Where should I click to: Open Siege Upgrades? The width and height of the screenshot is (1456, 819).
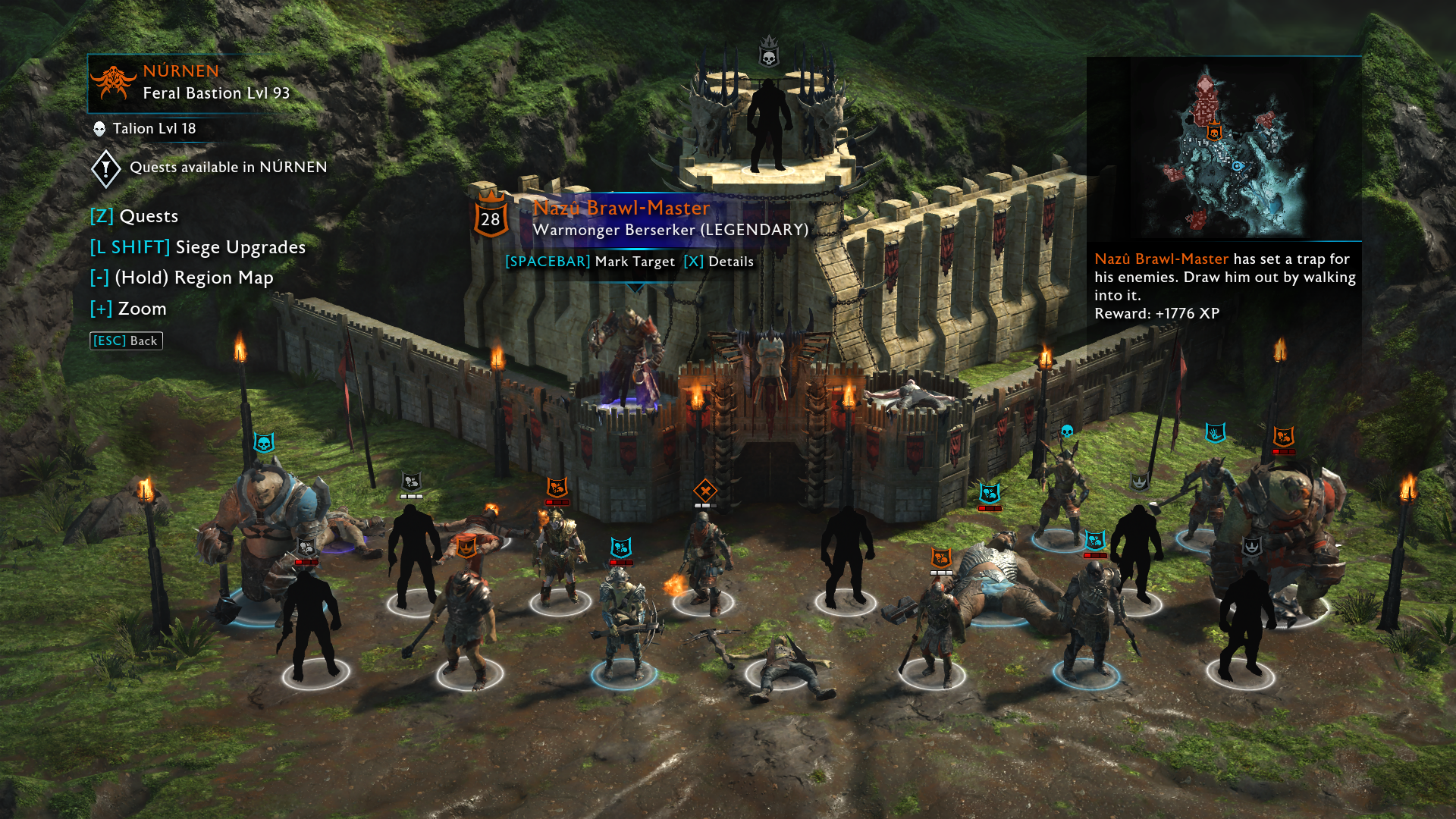tap(198, 248)
